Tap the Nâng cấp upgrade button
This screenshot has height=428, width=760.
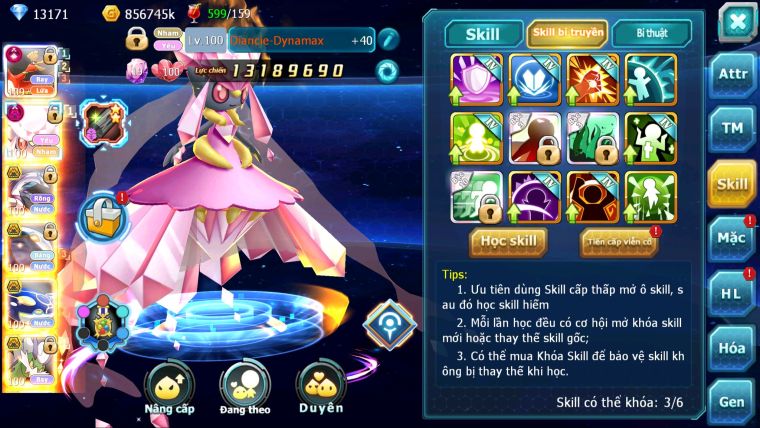pyautogui.click(x=169, y=388)
